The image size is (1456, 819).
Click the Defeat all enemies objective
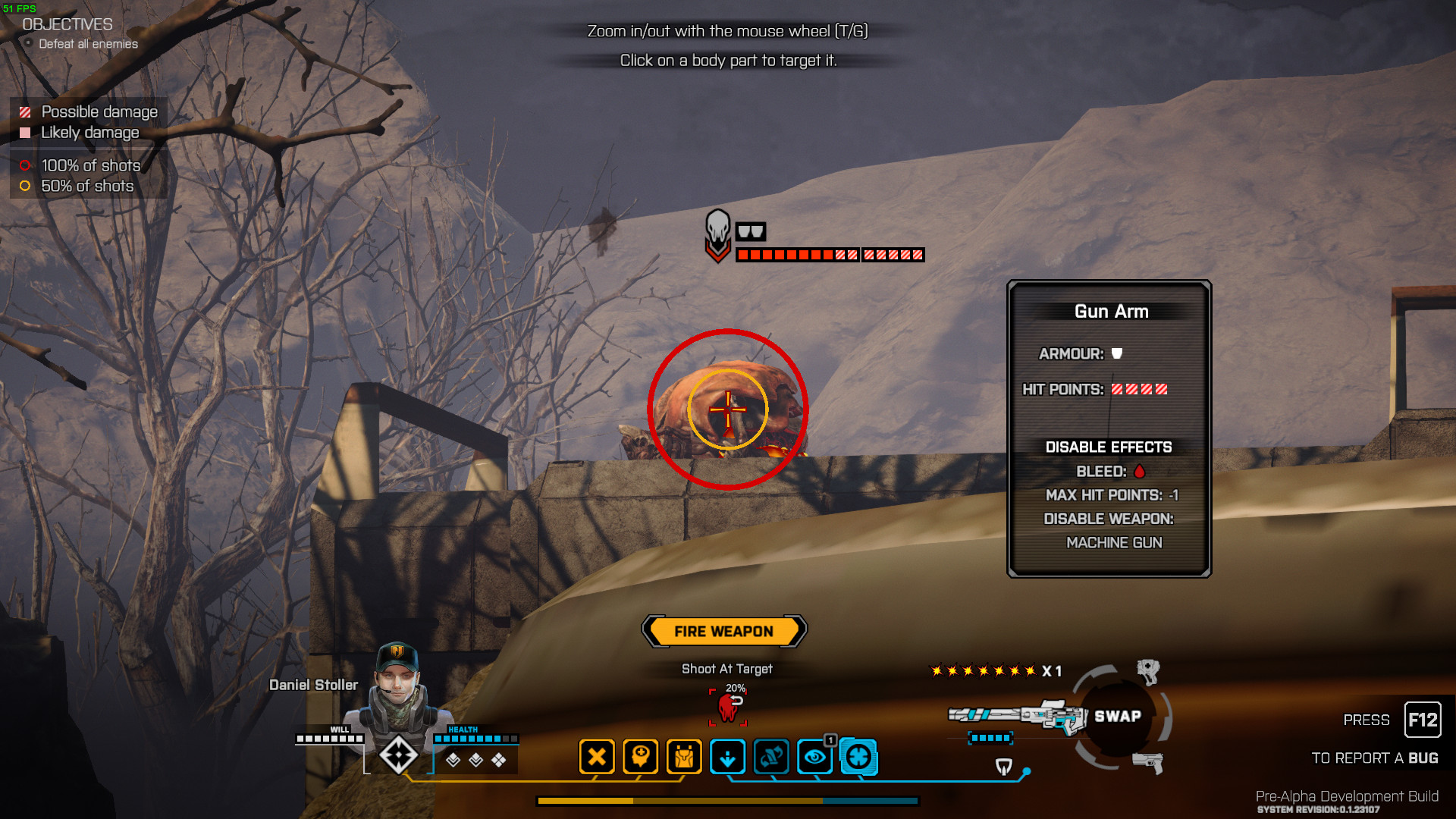point(88,44)
